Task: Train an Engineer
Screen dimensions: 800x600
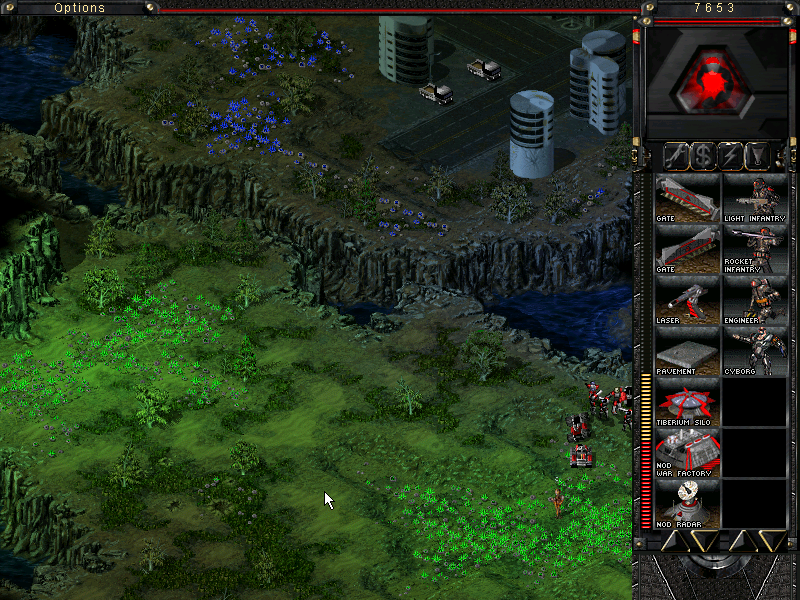Action: 755,300
